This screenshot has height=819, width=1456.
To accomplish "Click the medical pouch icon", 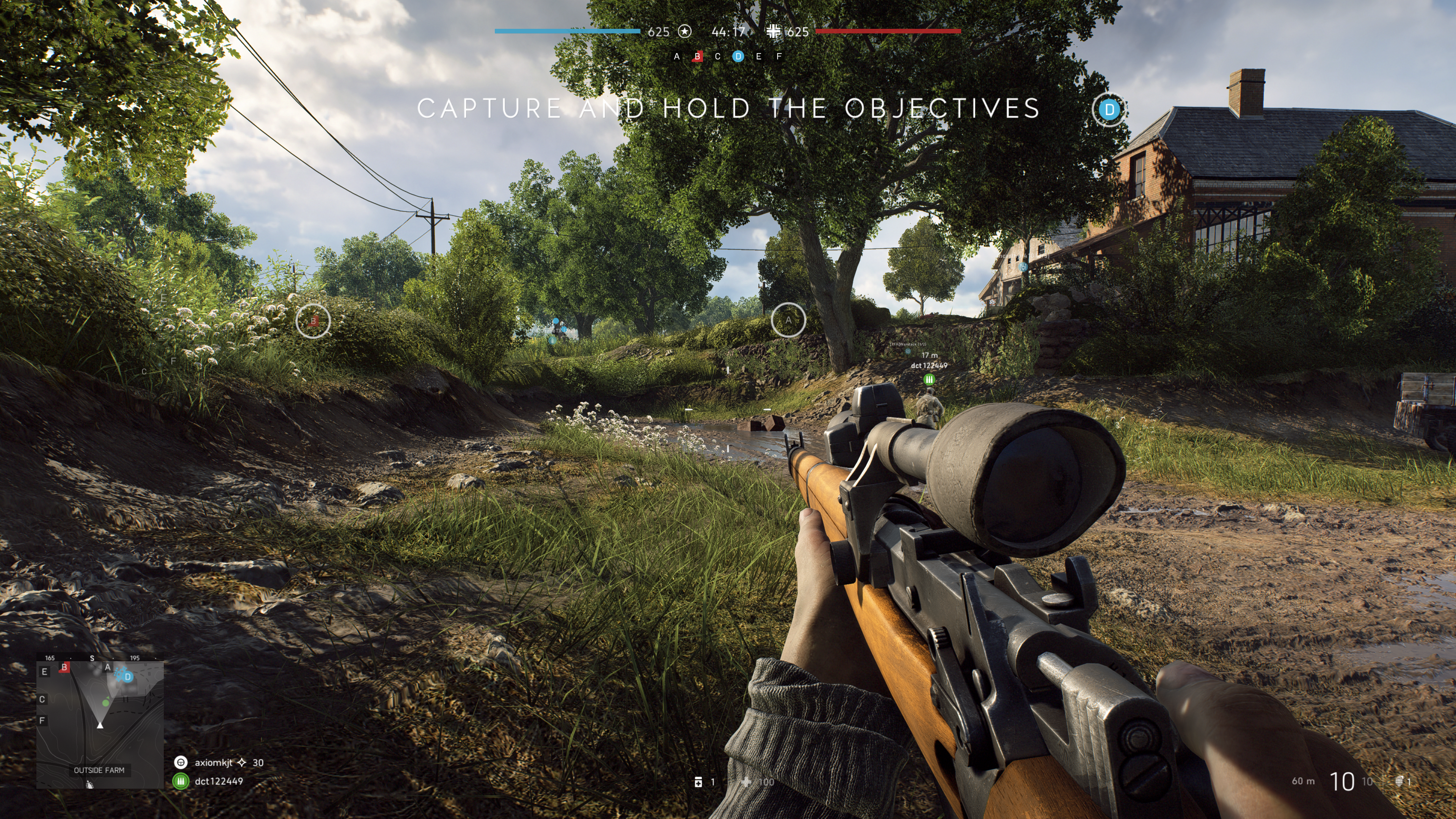I will pos(698,782).
